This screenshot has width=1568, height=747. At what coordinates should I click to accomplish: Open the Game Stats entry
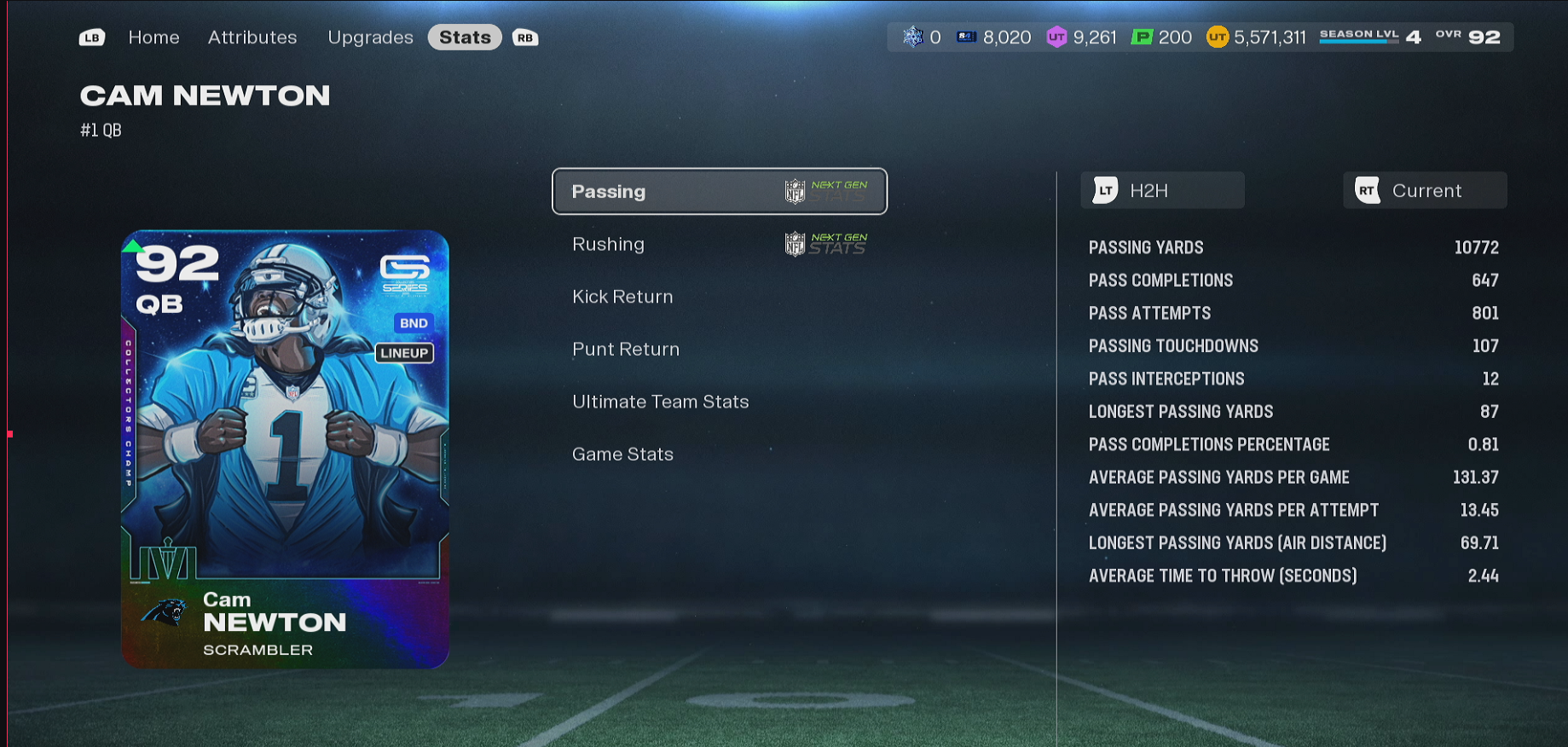coord(623,455)
